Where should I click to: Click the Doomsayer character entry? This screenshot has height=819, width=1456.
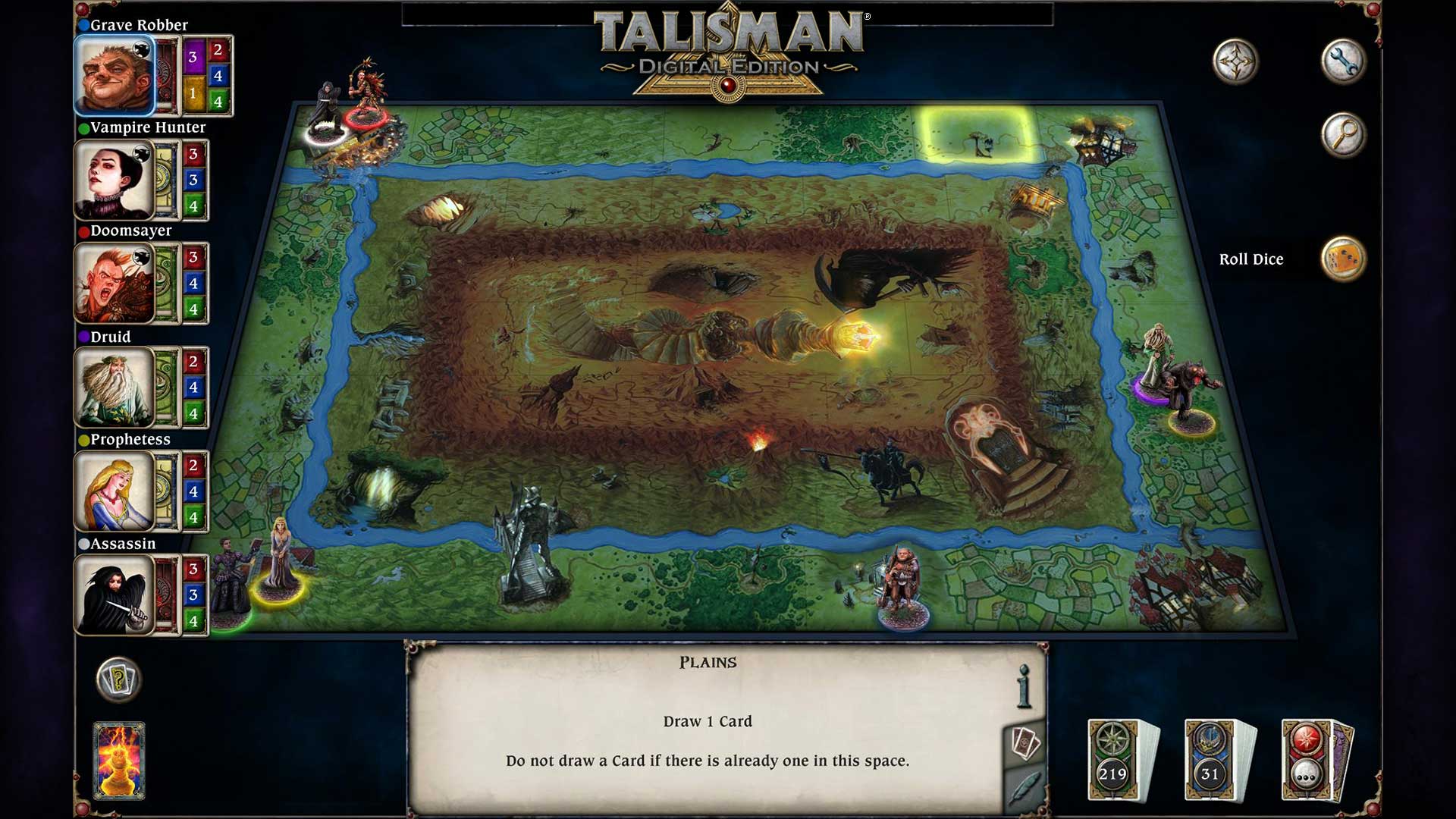tap(114, 284)
